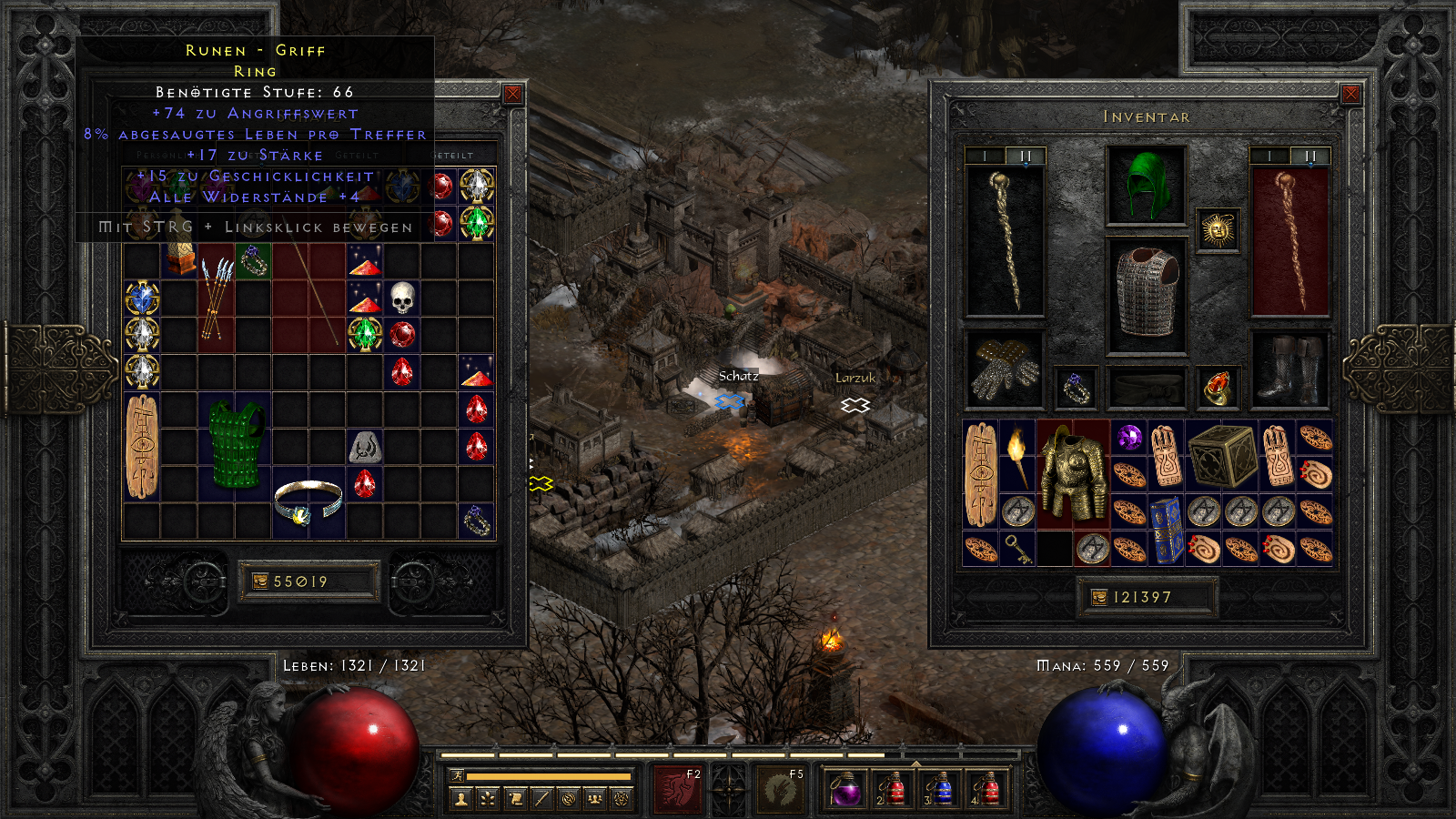Use the blue mana potion in belt
Screen dimensions: 1456x819
point(942,788)
